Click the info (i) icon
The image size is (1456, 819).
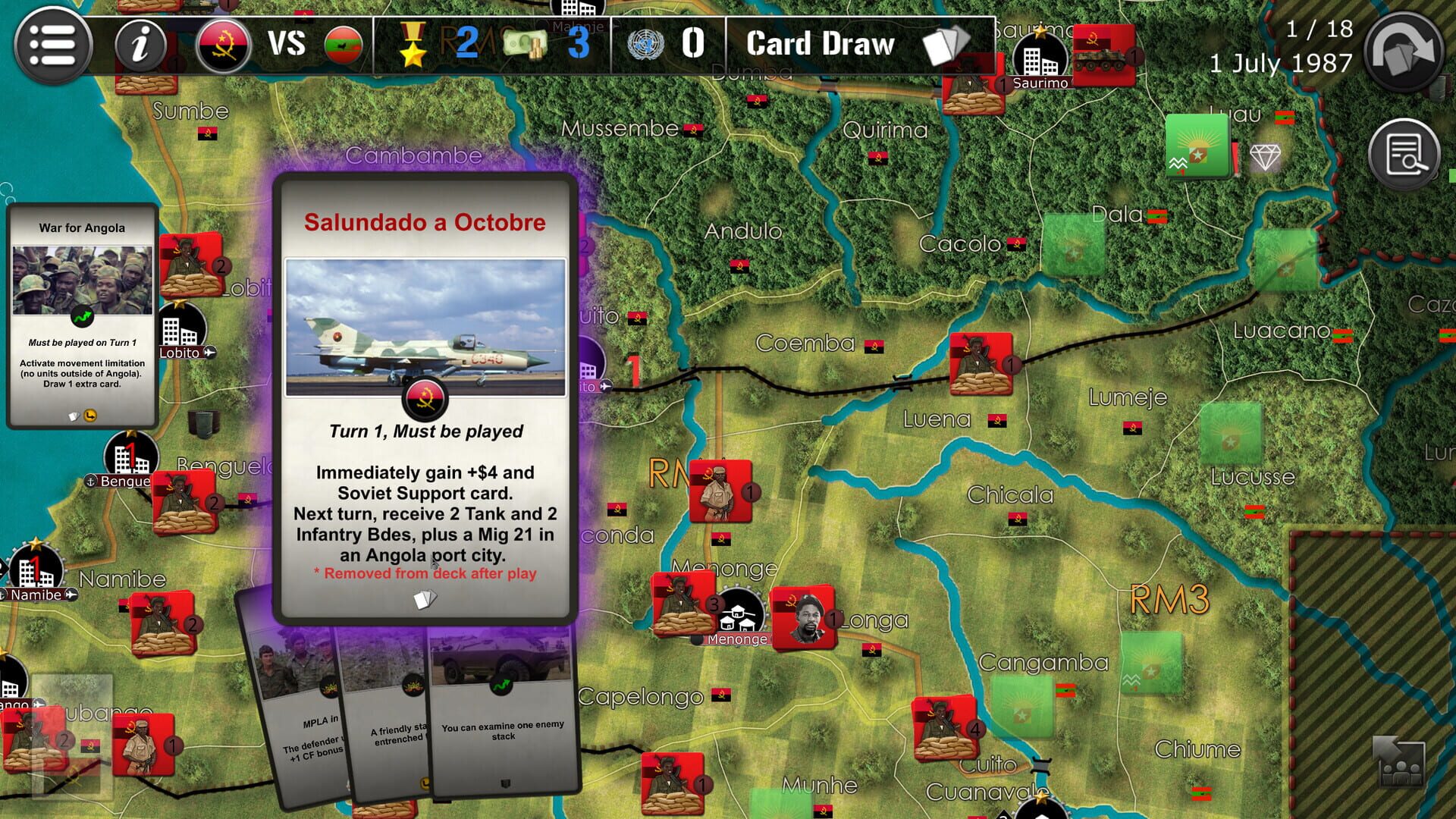(139, 44)
